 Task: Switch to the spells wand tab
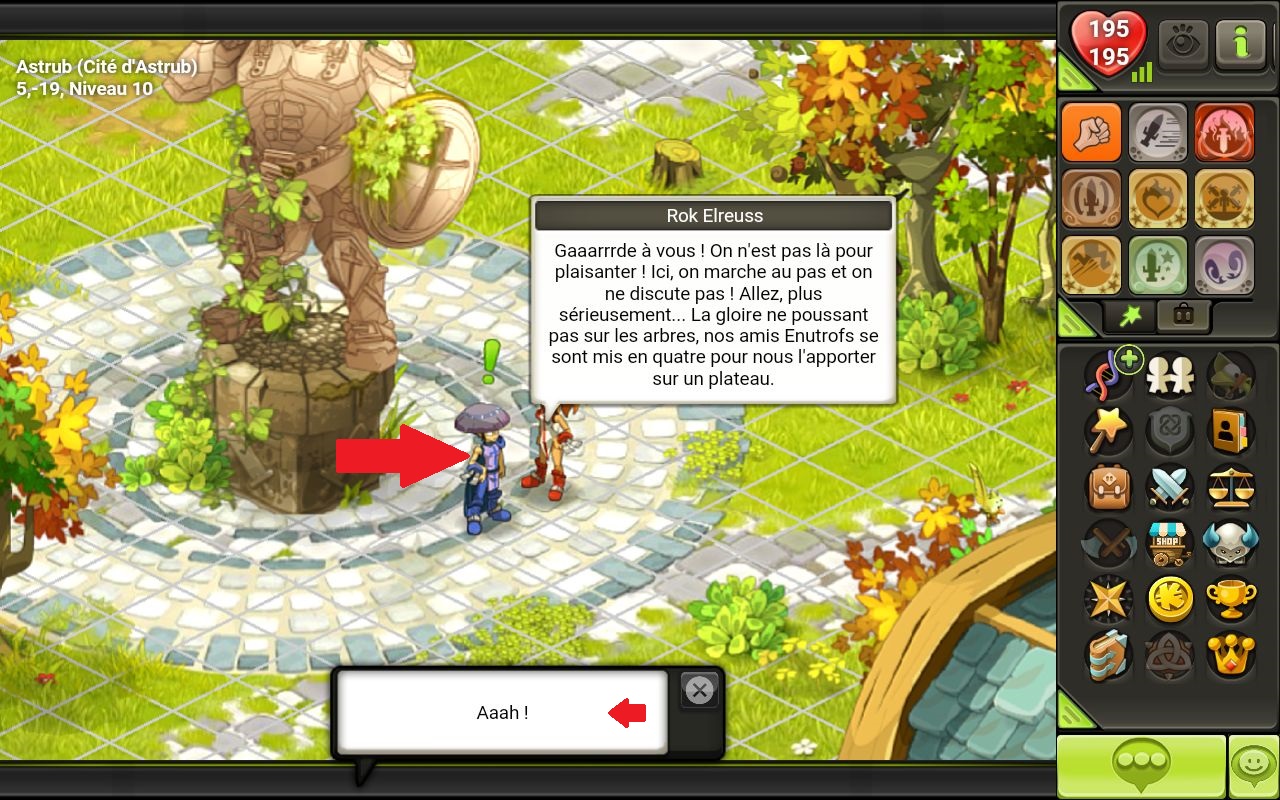pyautogui.click(x=1130, y=316)
